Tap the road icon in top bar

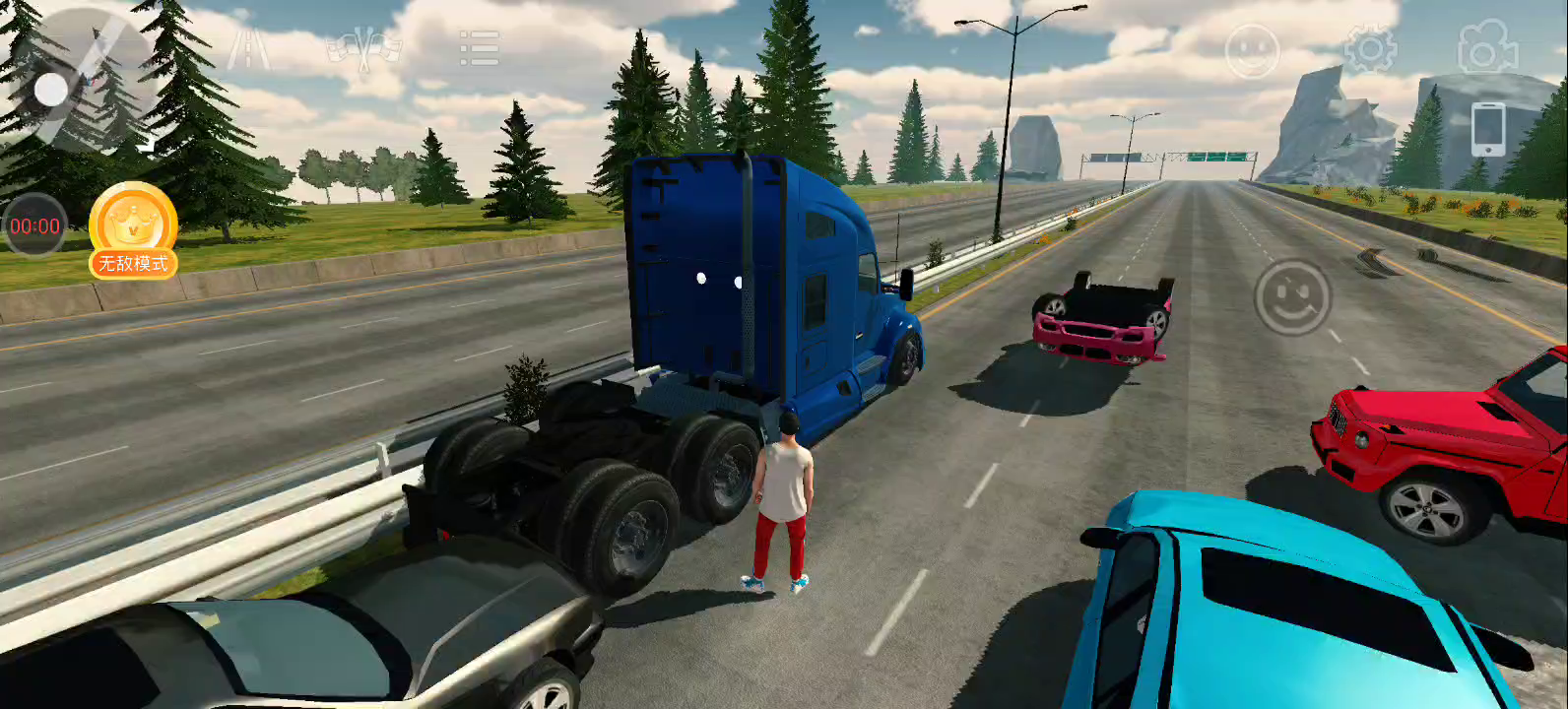248,48
